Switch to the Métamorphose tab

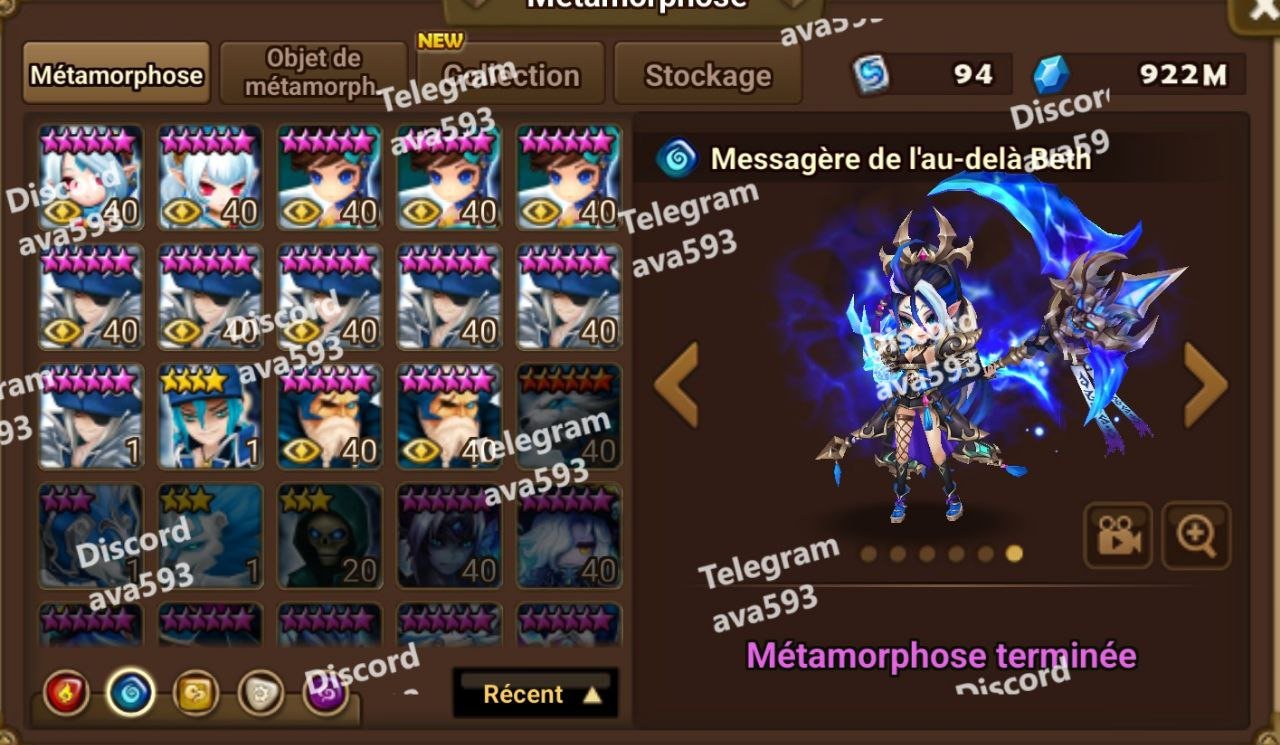point(116,74)
